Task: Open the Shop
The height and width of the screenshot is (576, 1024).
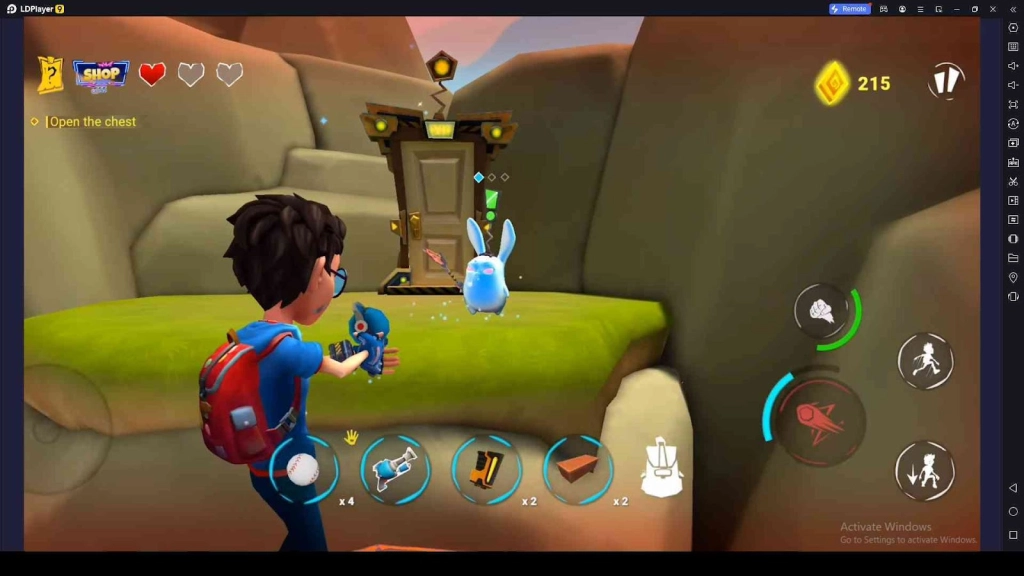Action: [101, 74]
